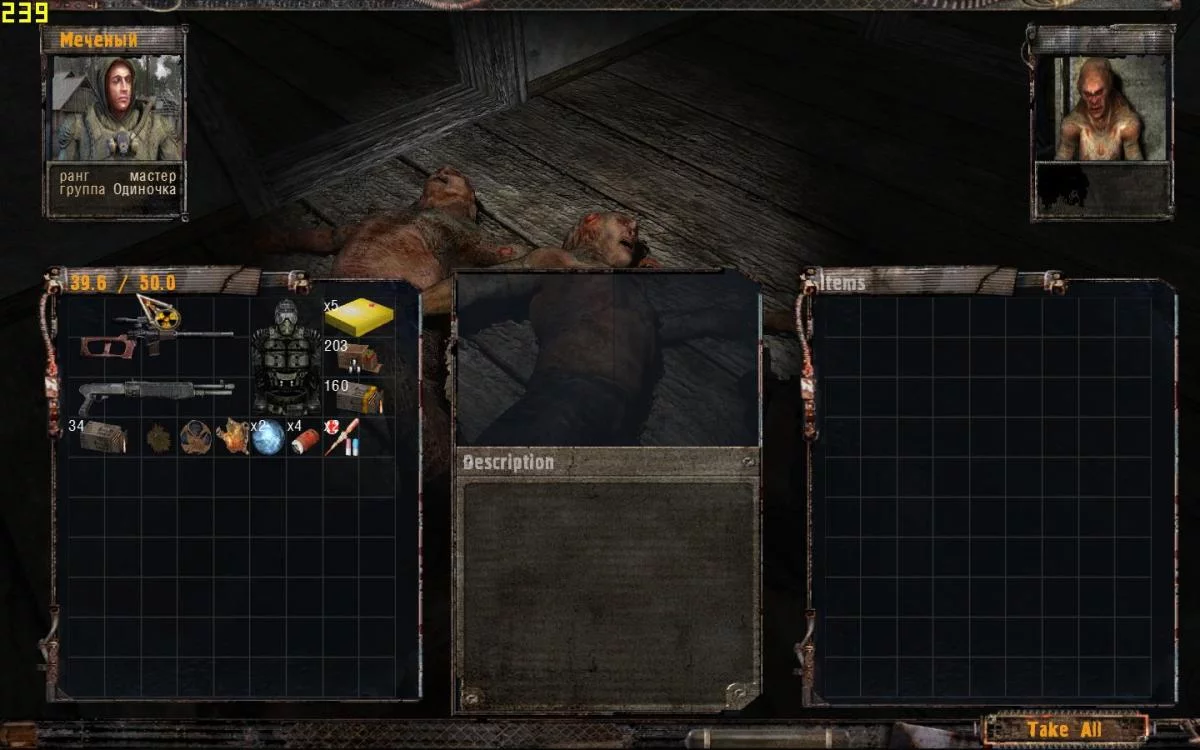The height and width of the screenshot is (750, 1200).
Task: Select the blue glowing orb artifact
Action: coord(268,438)
